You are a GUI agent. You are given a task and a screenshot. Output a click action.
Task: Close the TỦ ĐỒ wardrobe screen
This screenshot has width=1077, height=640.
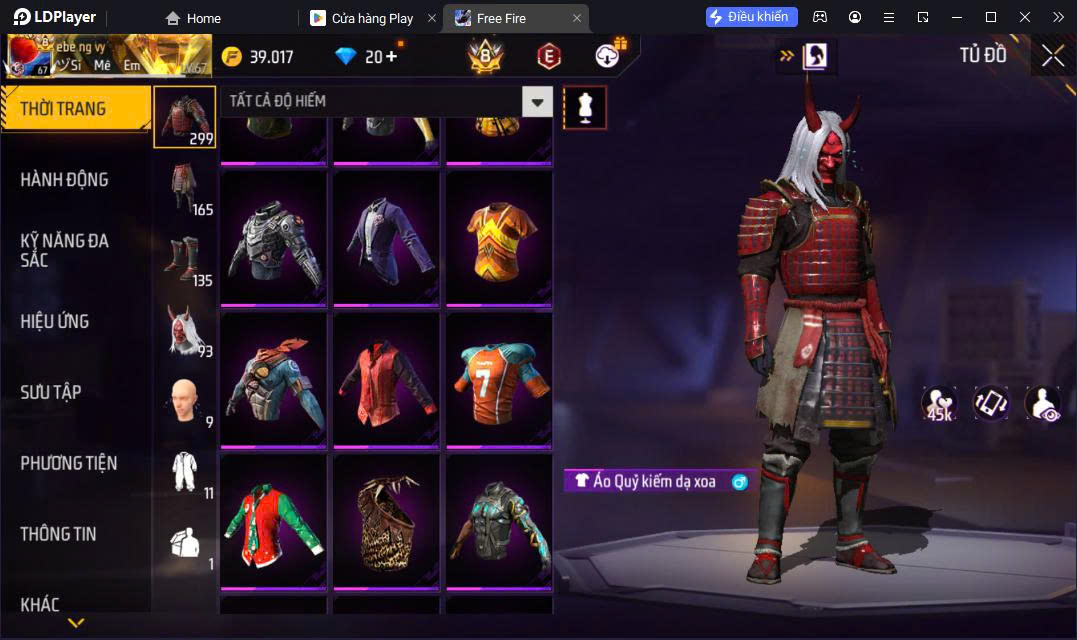click(x=1052, y=56)
